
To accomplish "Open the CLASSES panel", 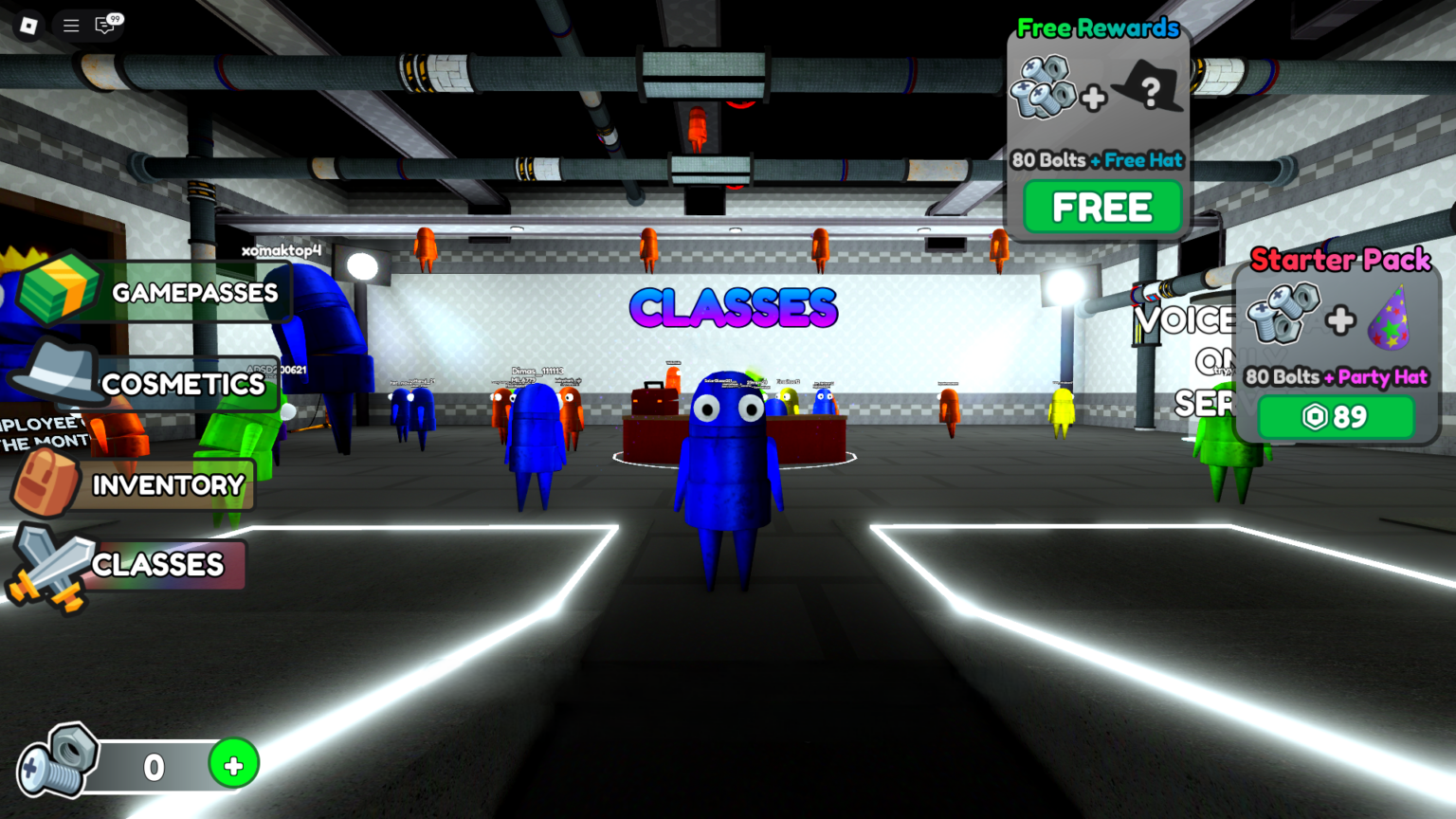I will click(x=157, y=565).
